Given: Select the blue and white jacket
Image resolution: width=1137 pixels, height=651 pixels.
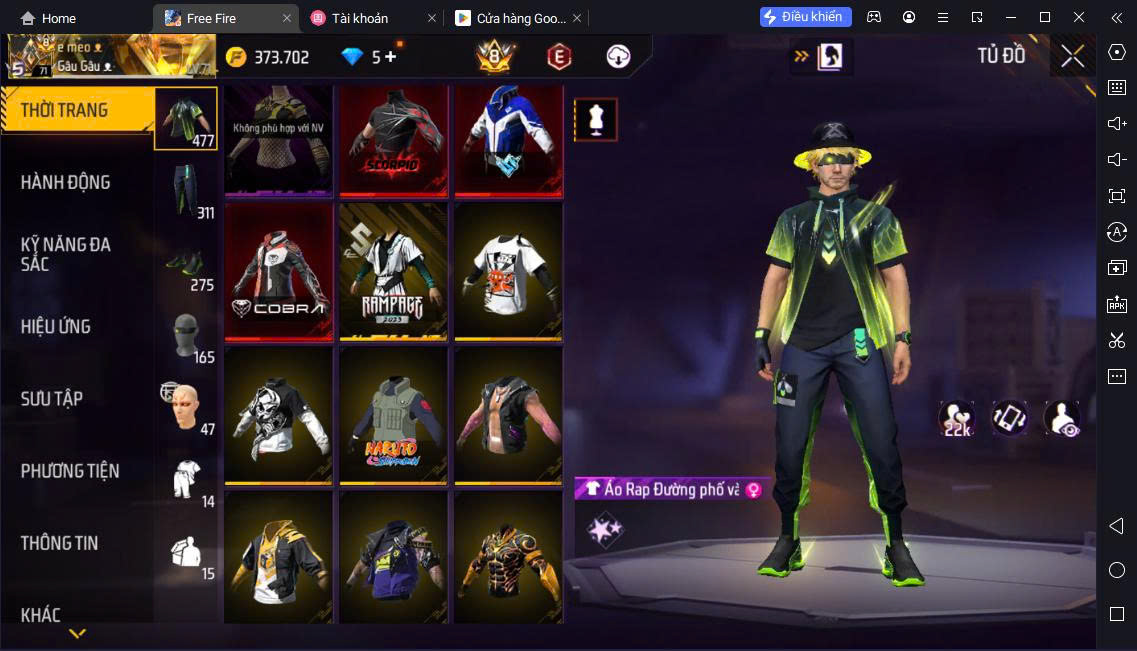Looking at the screenshot, I should coord(508,140).
